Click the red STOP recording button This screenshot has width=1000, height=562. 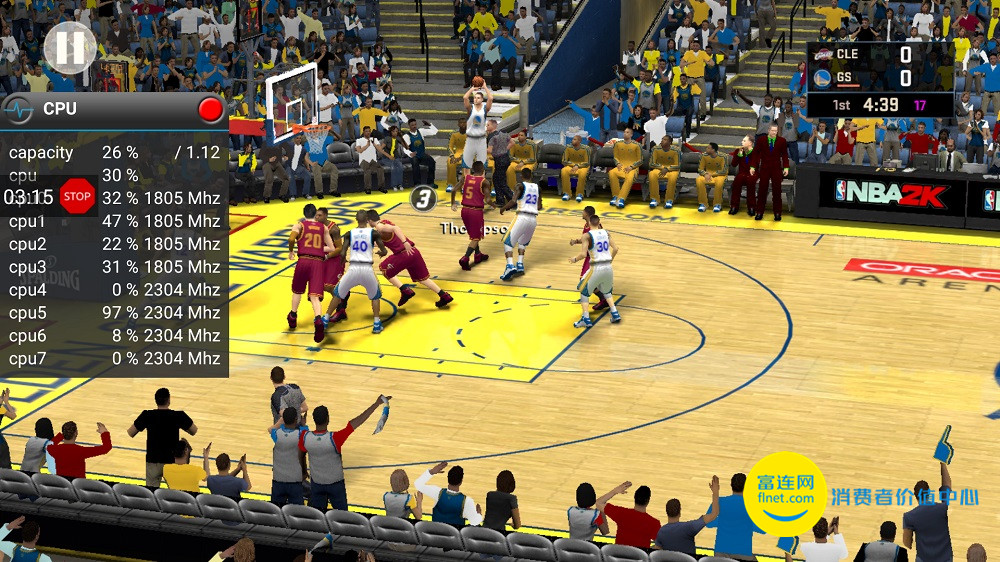coord(77,196)
